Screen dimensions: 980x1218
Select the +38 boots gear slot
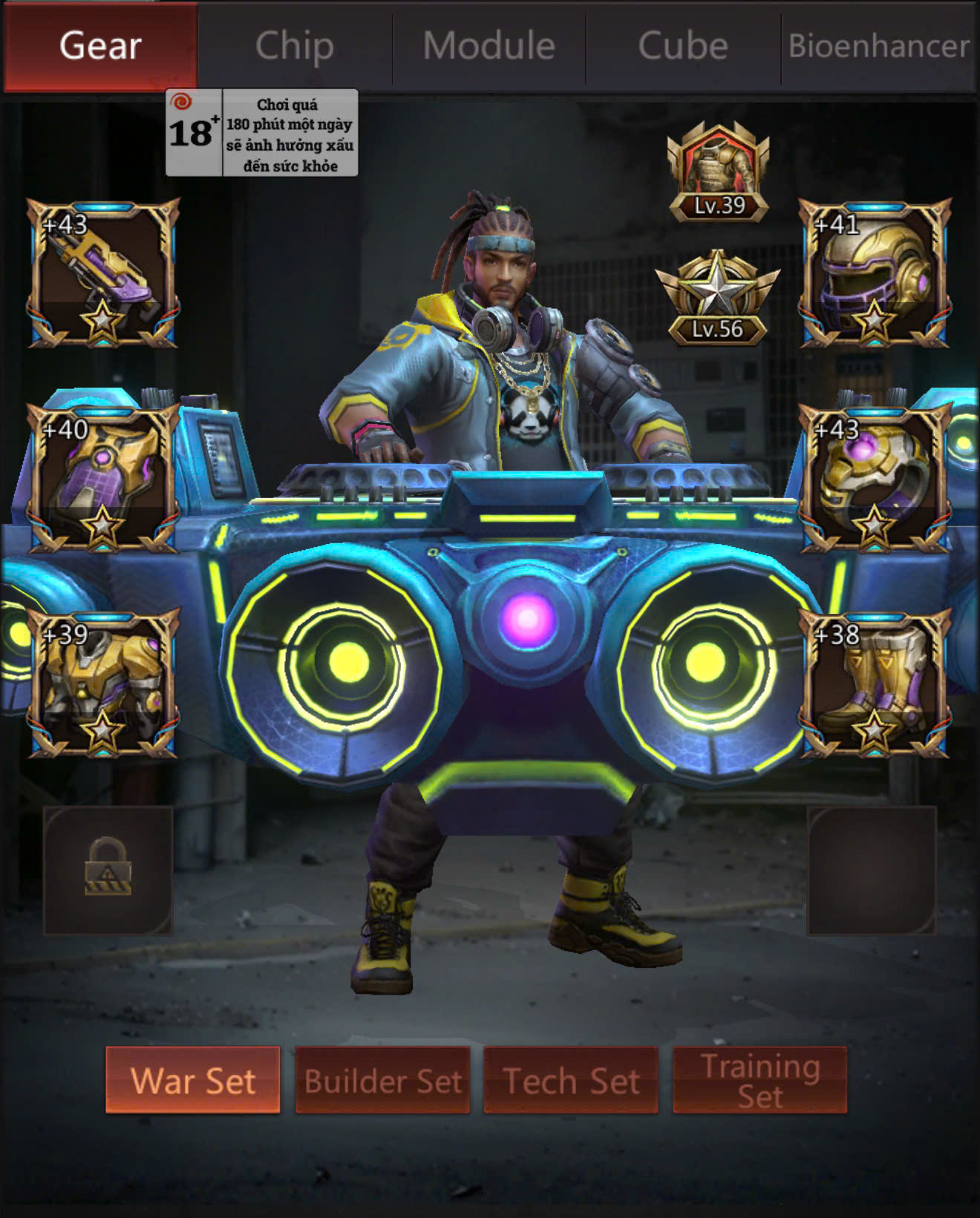[875, 684]
